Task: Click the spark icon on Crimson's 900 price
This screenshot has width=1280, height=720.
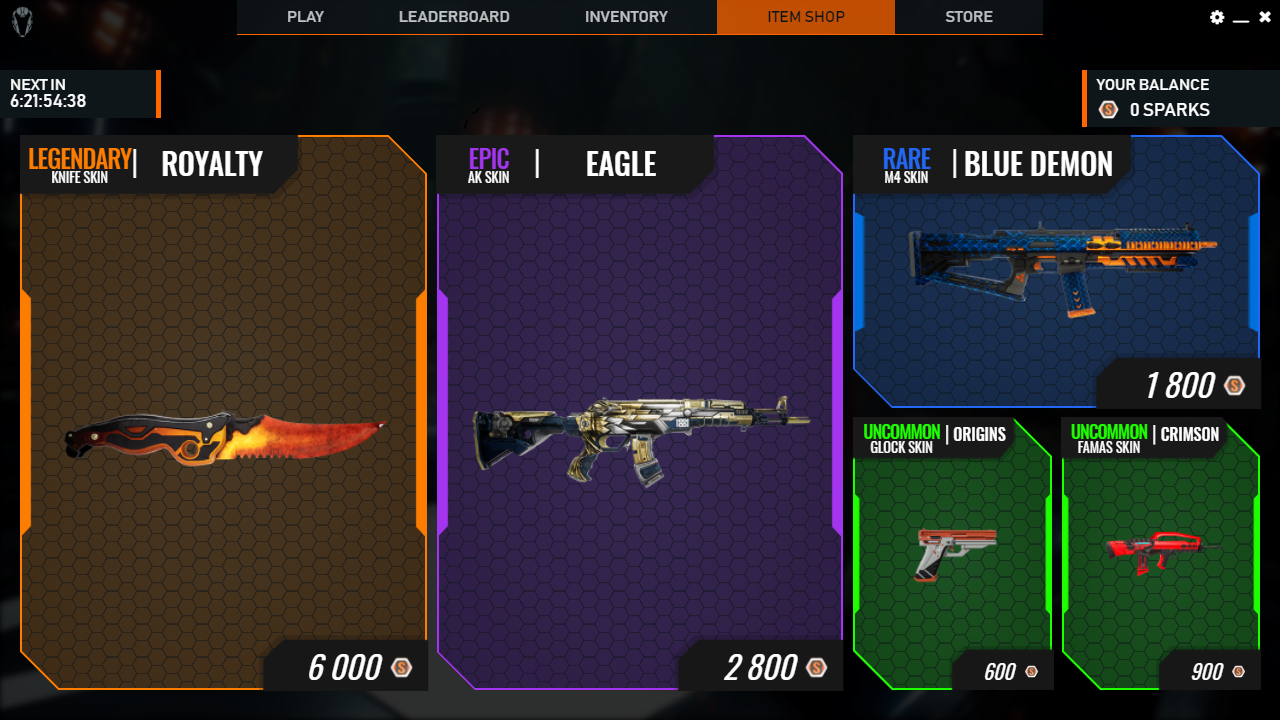Action: [x=1240, y=672]
